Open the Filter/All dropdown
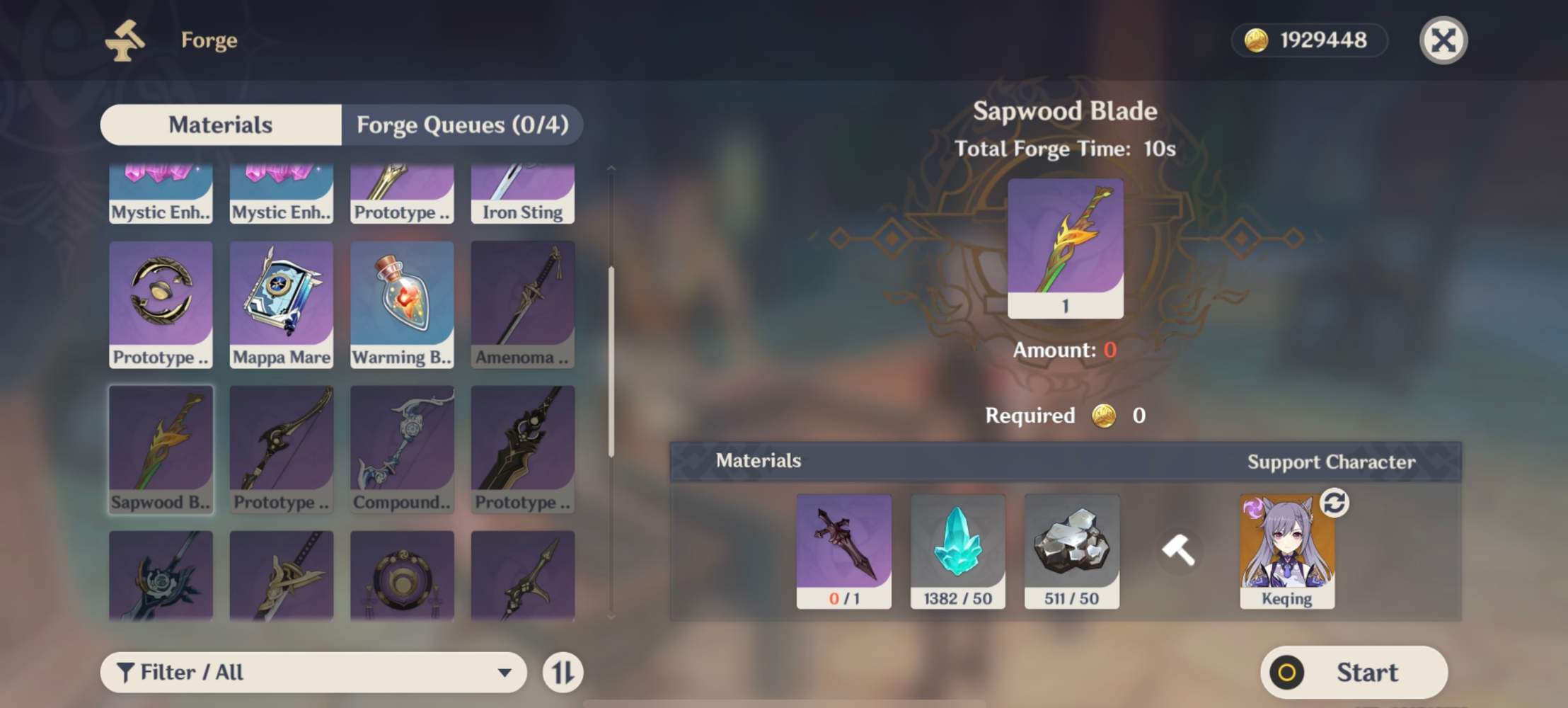Viewport: 1568px width, 708px height. [313, 672]
